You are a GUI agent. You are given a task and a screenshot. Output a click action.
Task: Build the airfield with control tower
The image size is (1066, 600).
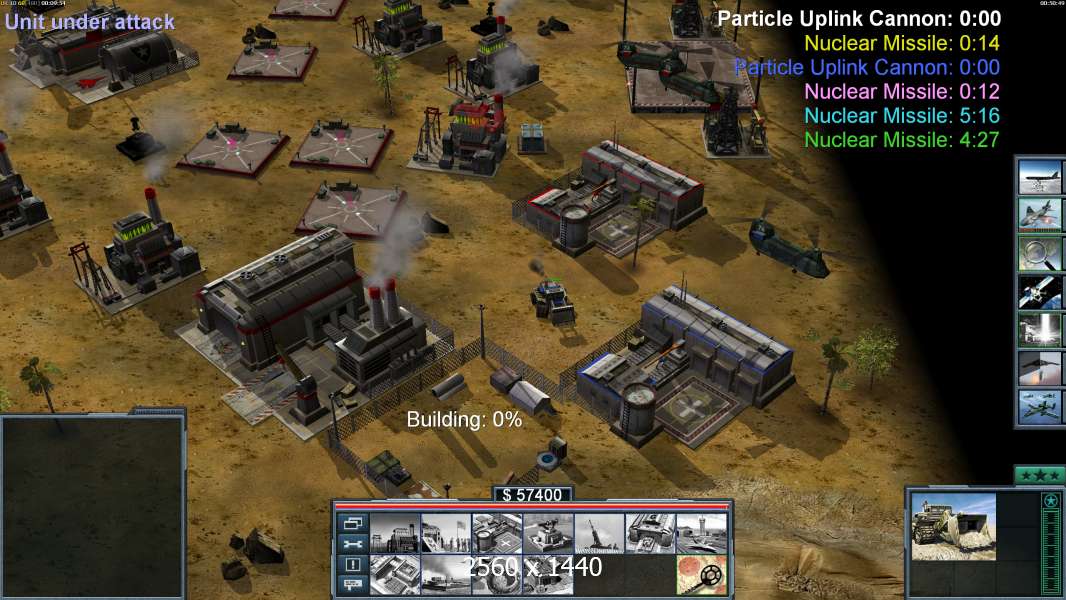point(700,533)
